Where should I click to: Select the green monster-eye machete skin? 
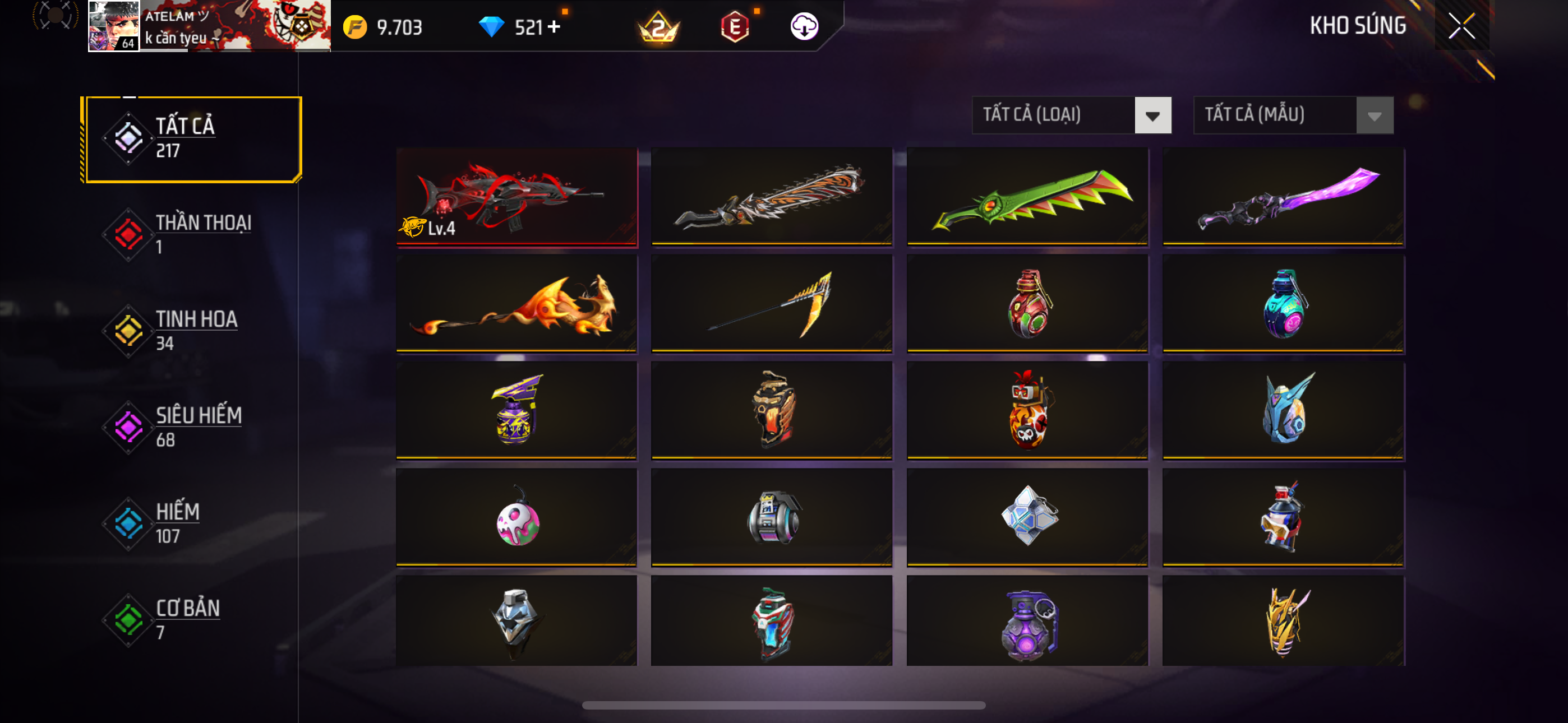(1027, 197)
